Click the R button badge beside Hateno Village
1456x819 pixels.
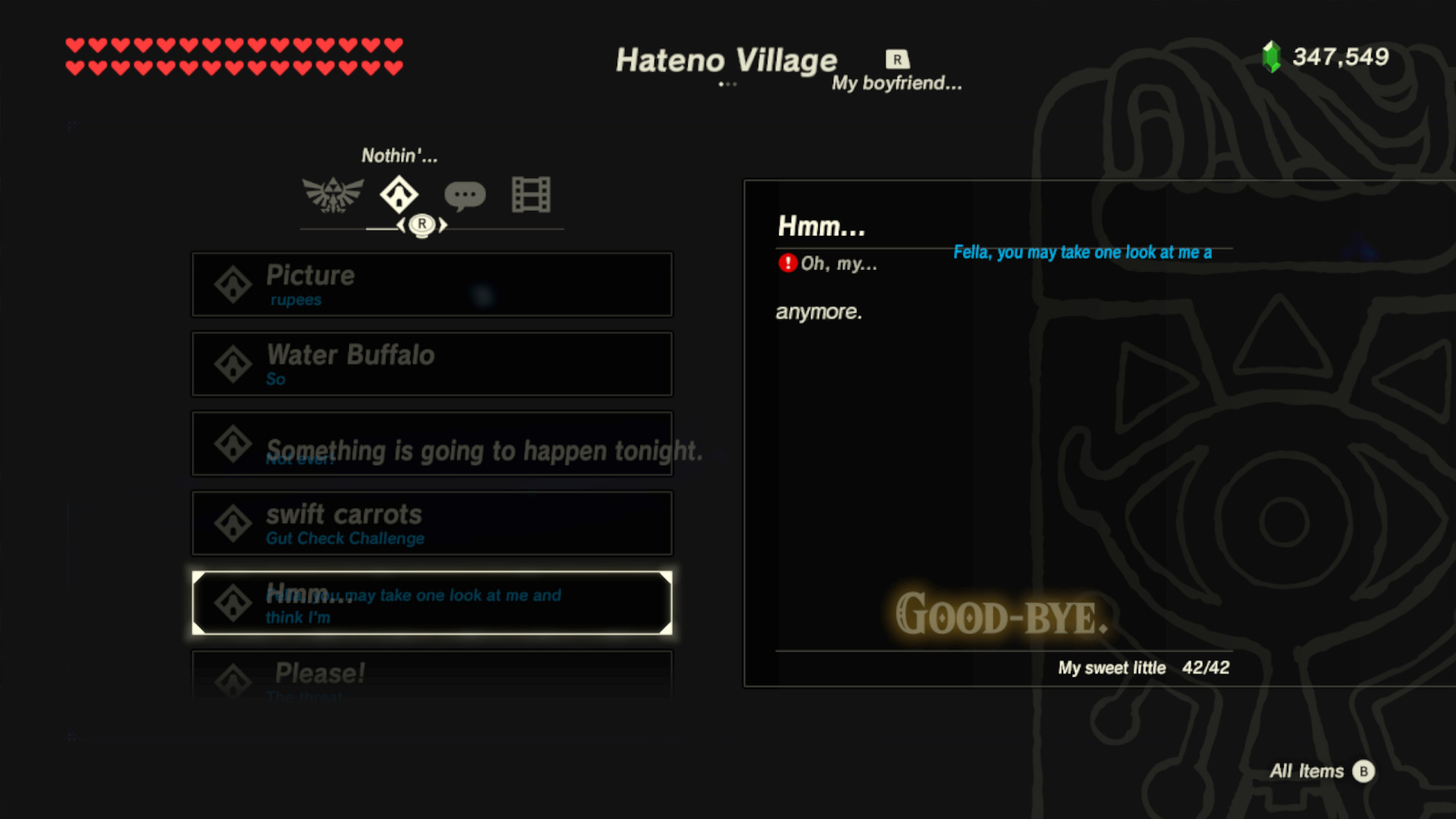tap(896, 59)
